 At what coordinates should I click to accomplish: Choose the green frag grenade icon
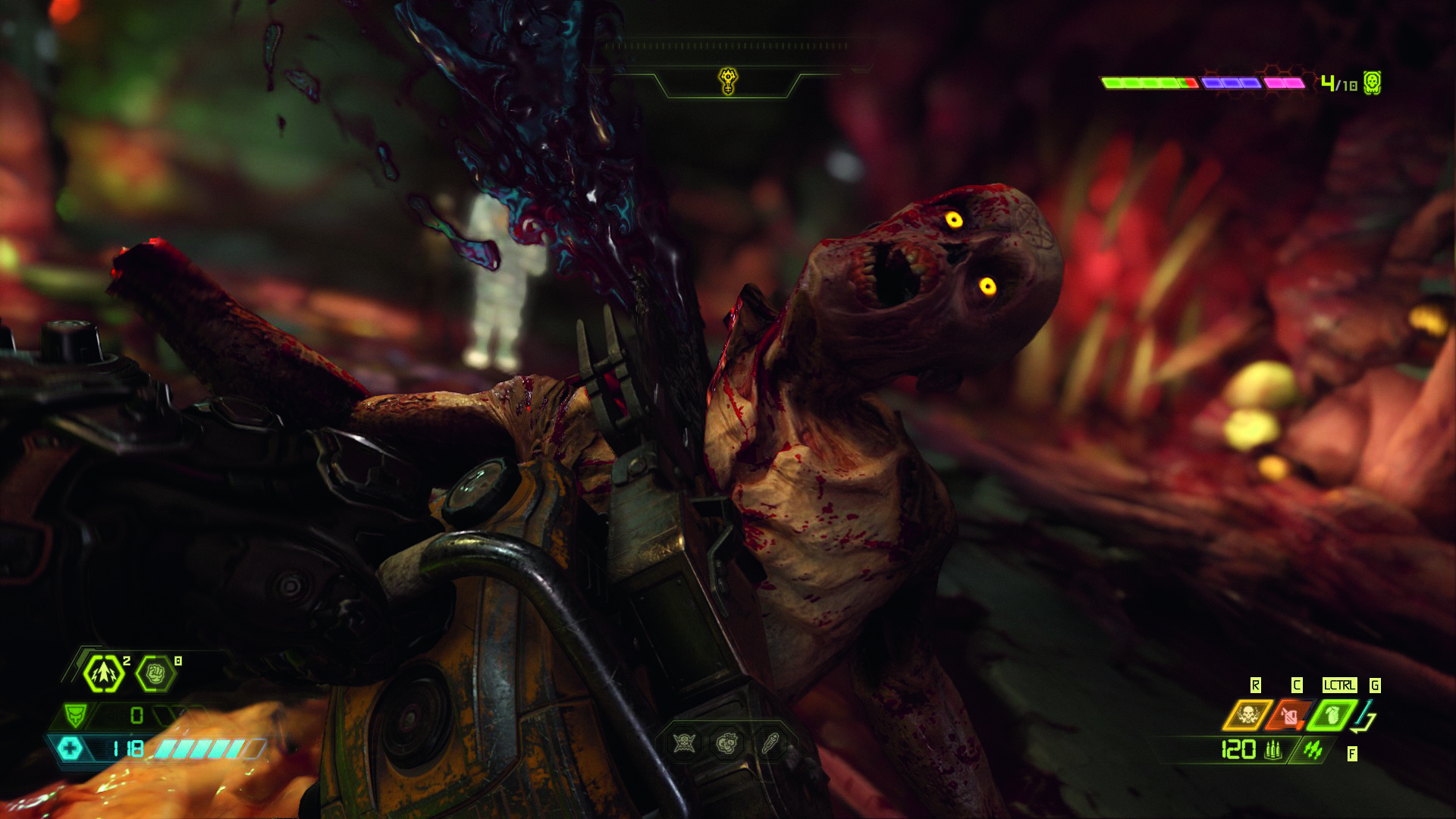tap(1332, 715)
